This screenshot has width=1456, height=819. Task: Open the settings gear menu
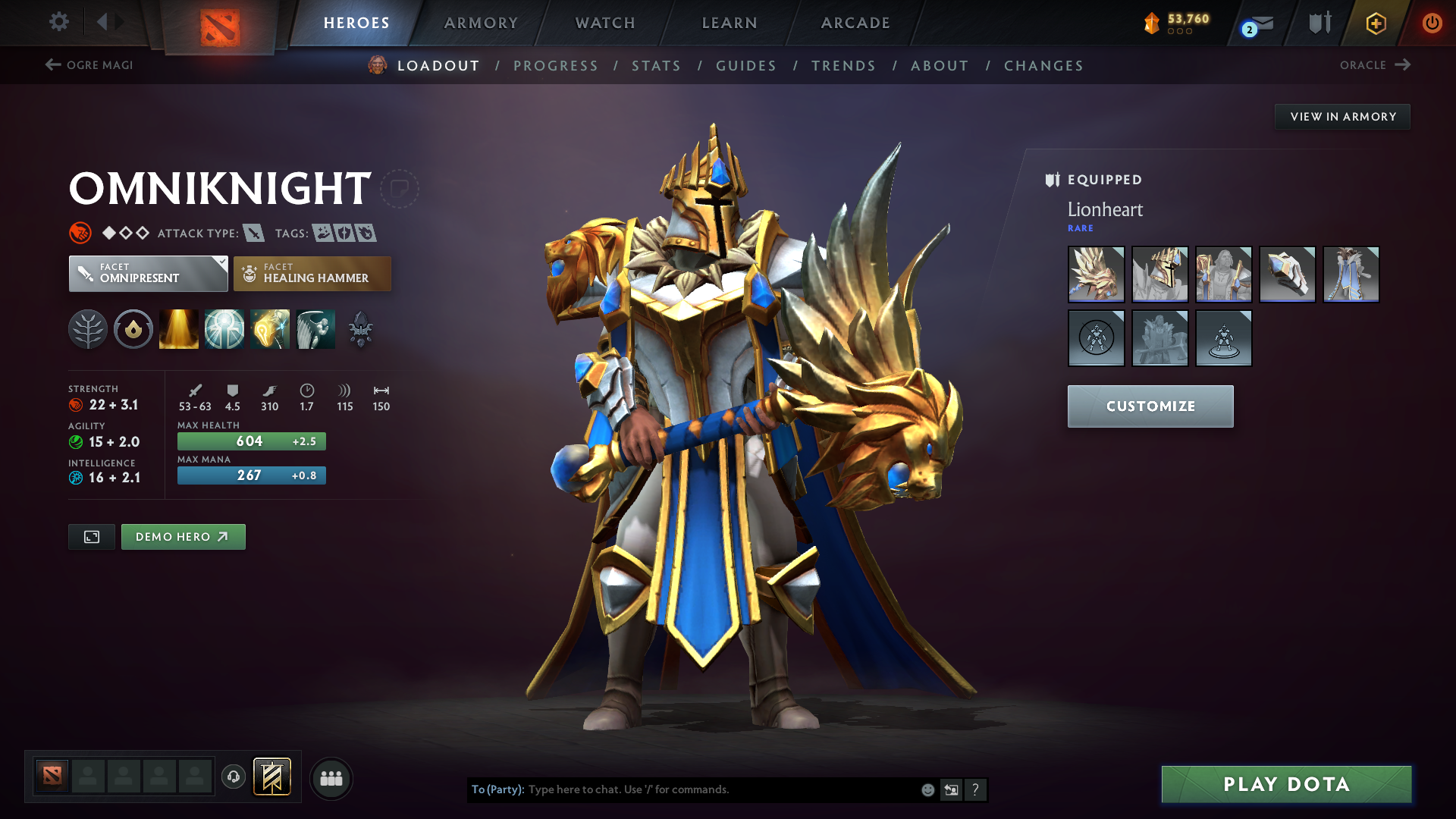[x=59, y=23]
